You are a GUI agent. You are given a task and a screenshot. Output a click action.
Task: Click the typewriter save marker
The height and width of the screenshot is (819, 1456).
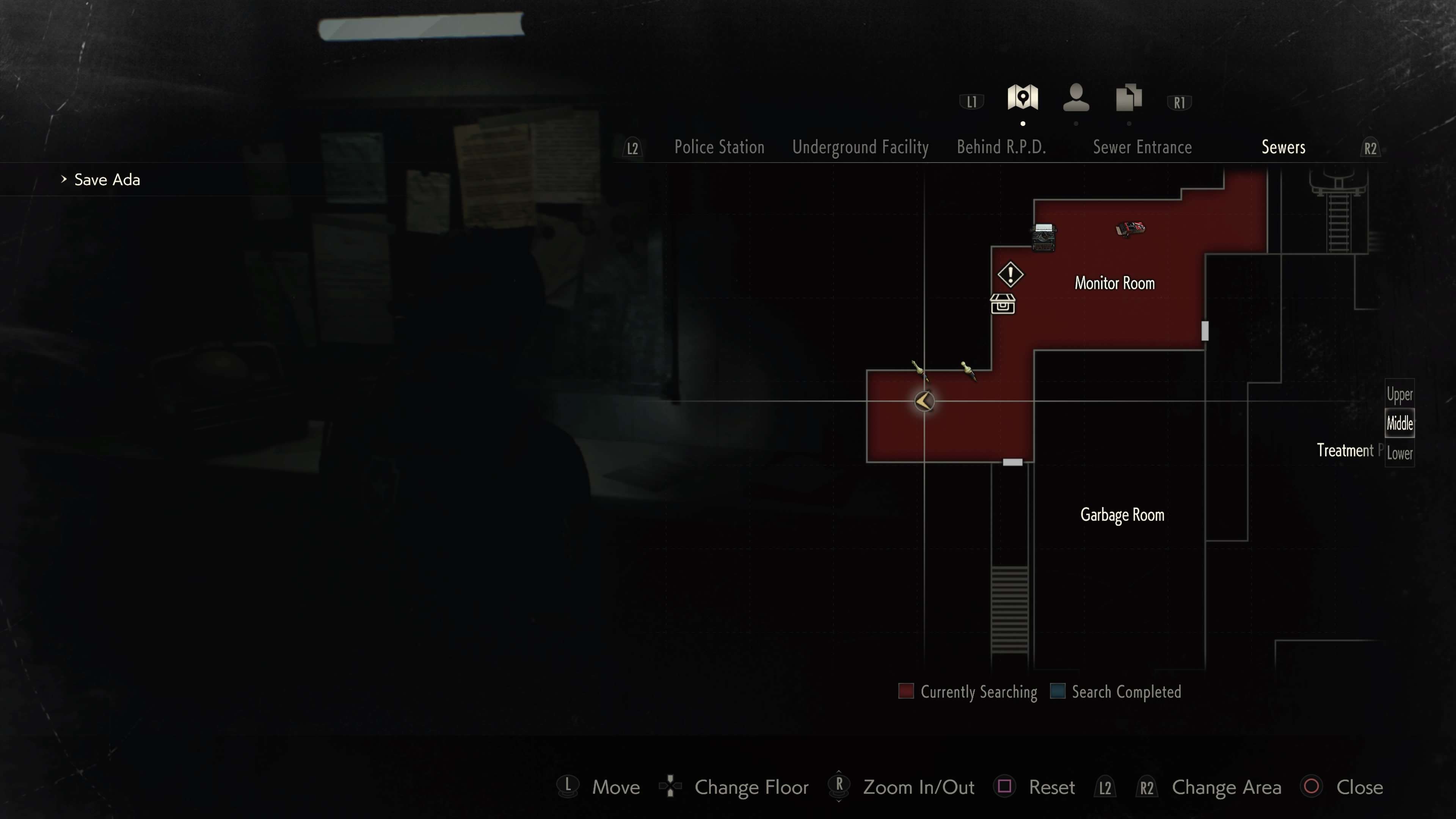pyautogui.click(x=1043, y=237)
